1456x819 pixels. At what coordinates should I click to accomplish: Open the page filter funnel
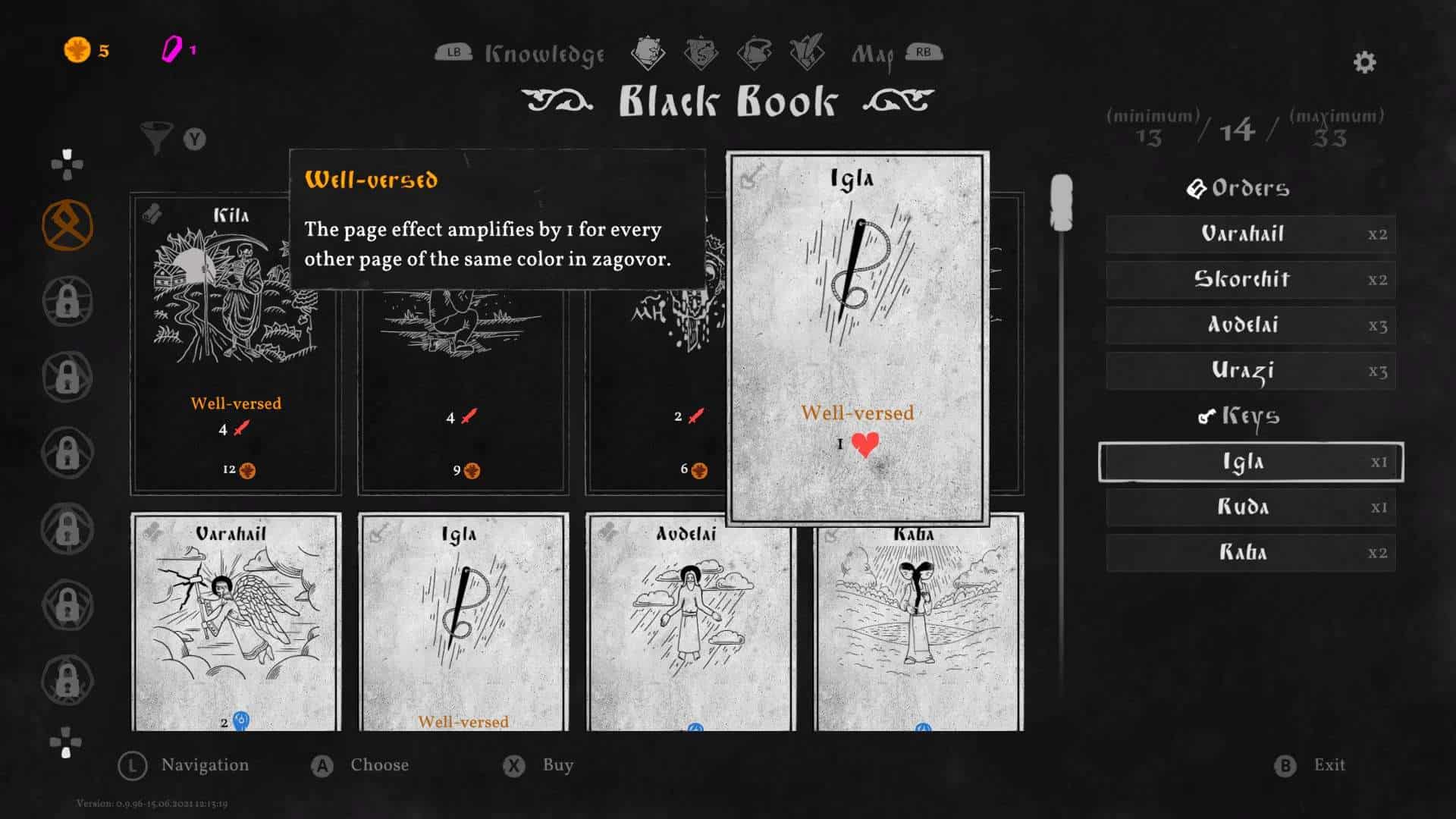coord(156,138)
